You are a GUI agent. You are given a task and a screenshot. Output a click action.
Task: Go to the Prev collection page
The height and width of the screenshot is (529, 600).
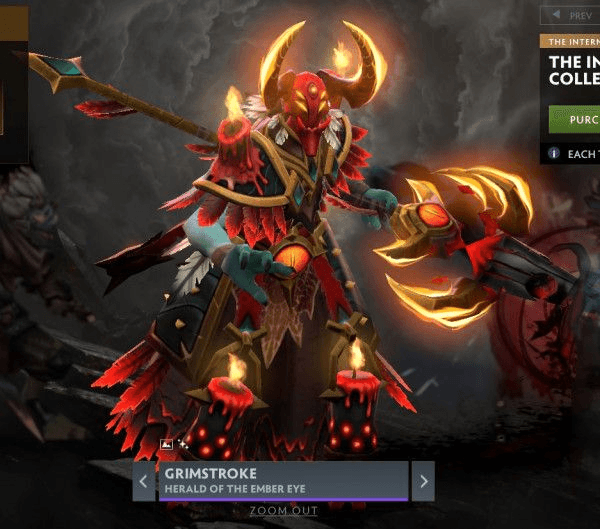[x=570, y=15]
